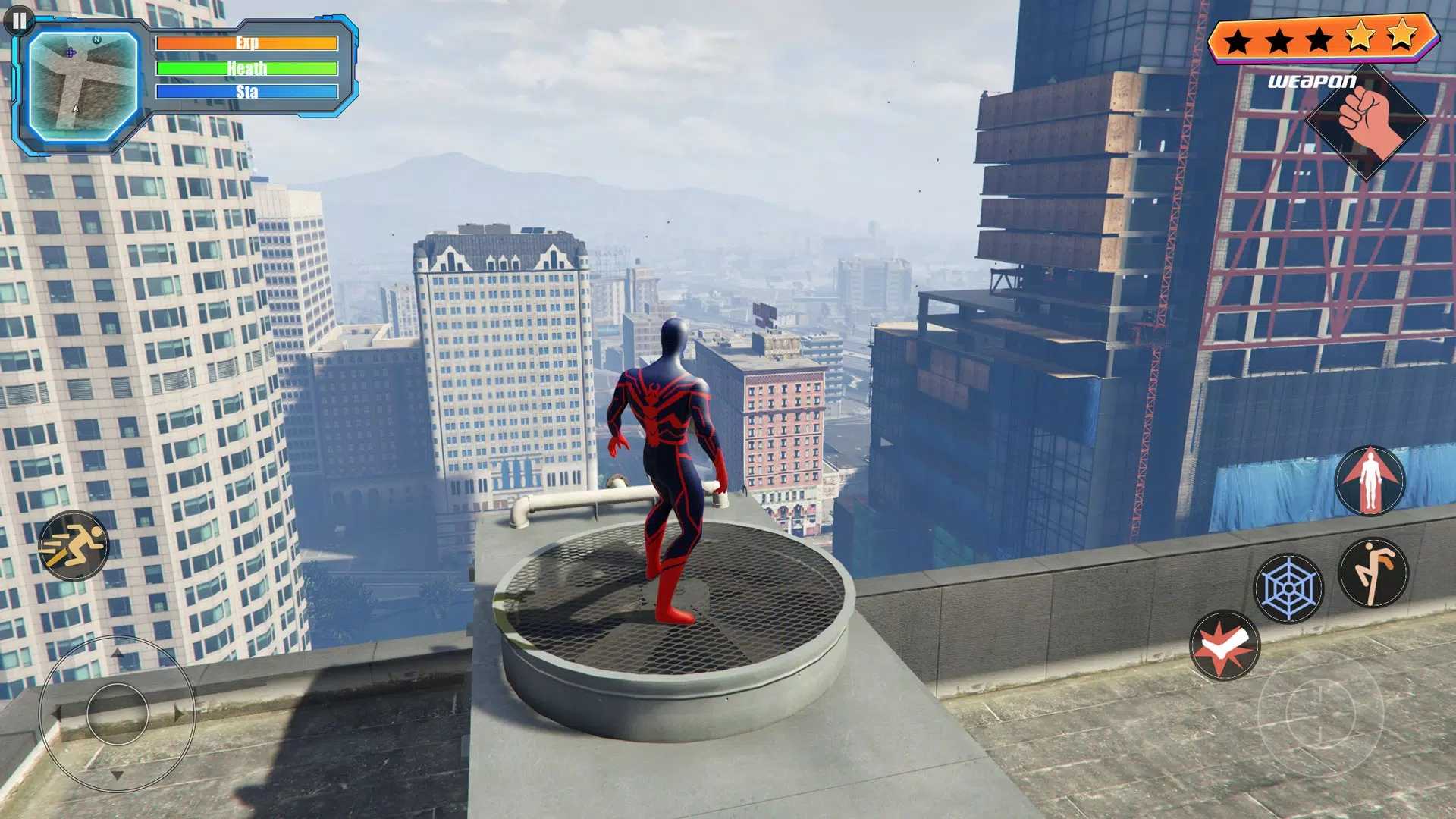The height and width of the screenshot is (819, 1456).
Task: Trigger the flying hero ability button
Action: coord(1370,481)
